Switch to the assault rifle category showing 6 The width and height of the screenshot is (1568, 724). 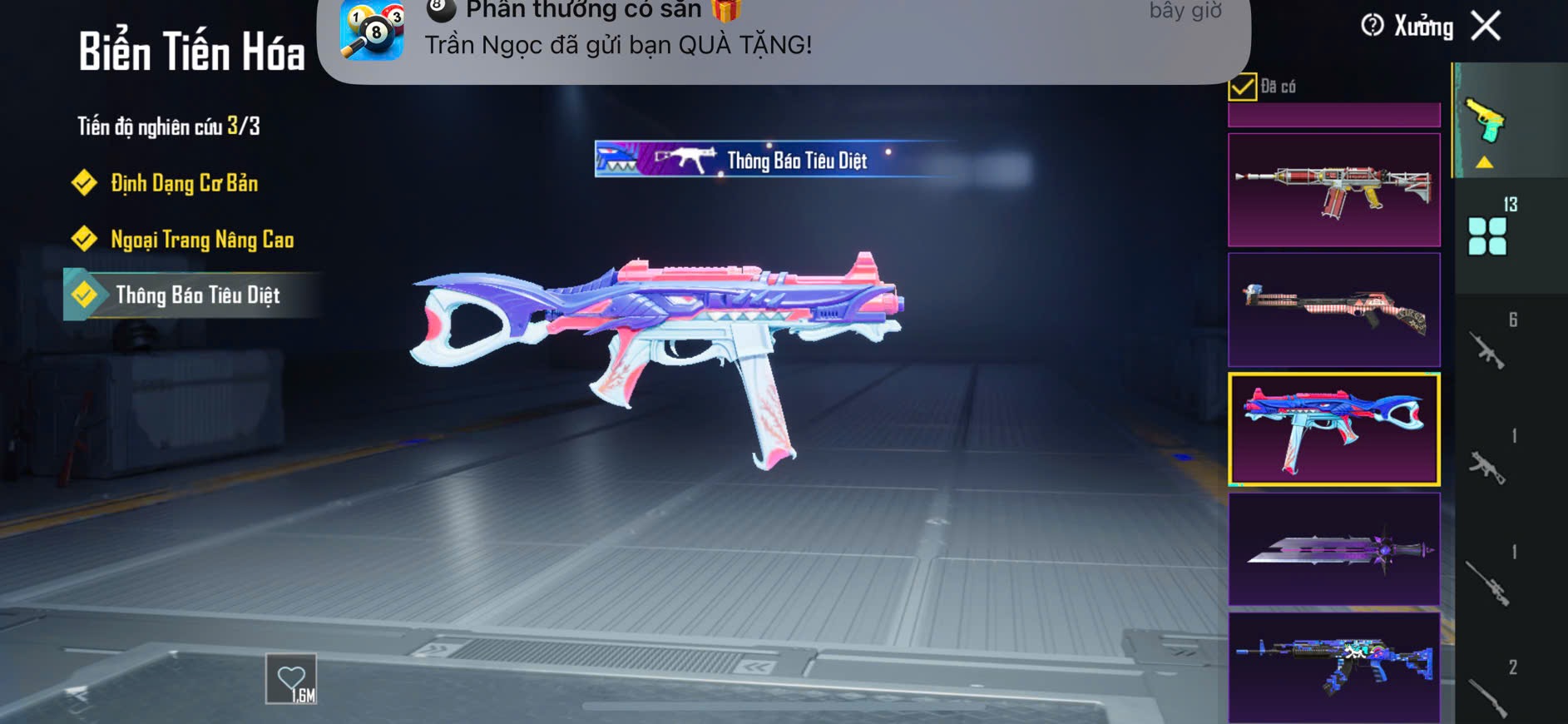point(1488,350)
